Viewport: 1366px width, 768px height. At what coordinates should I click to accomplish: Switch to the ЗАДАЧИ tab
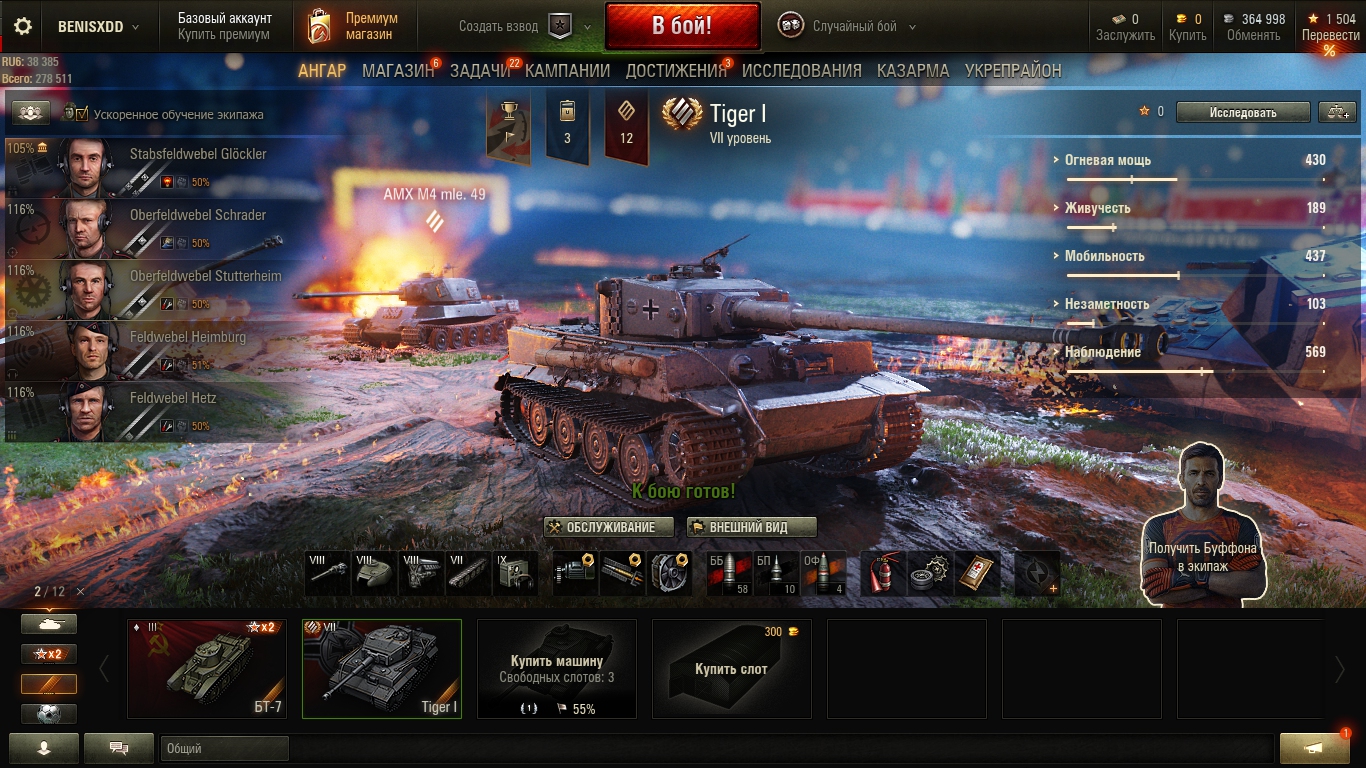click(x=480, y=71)
